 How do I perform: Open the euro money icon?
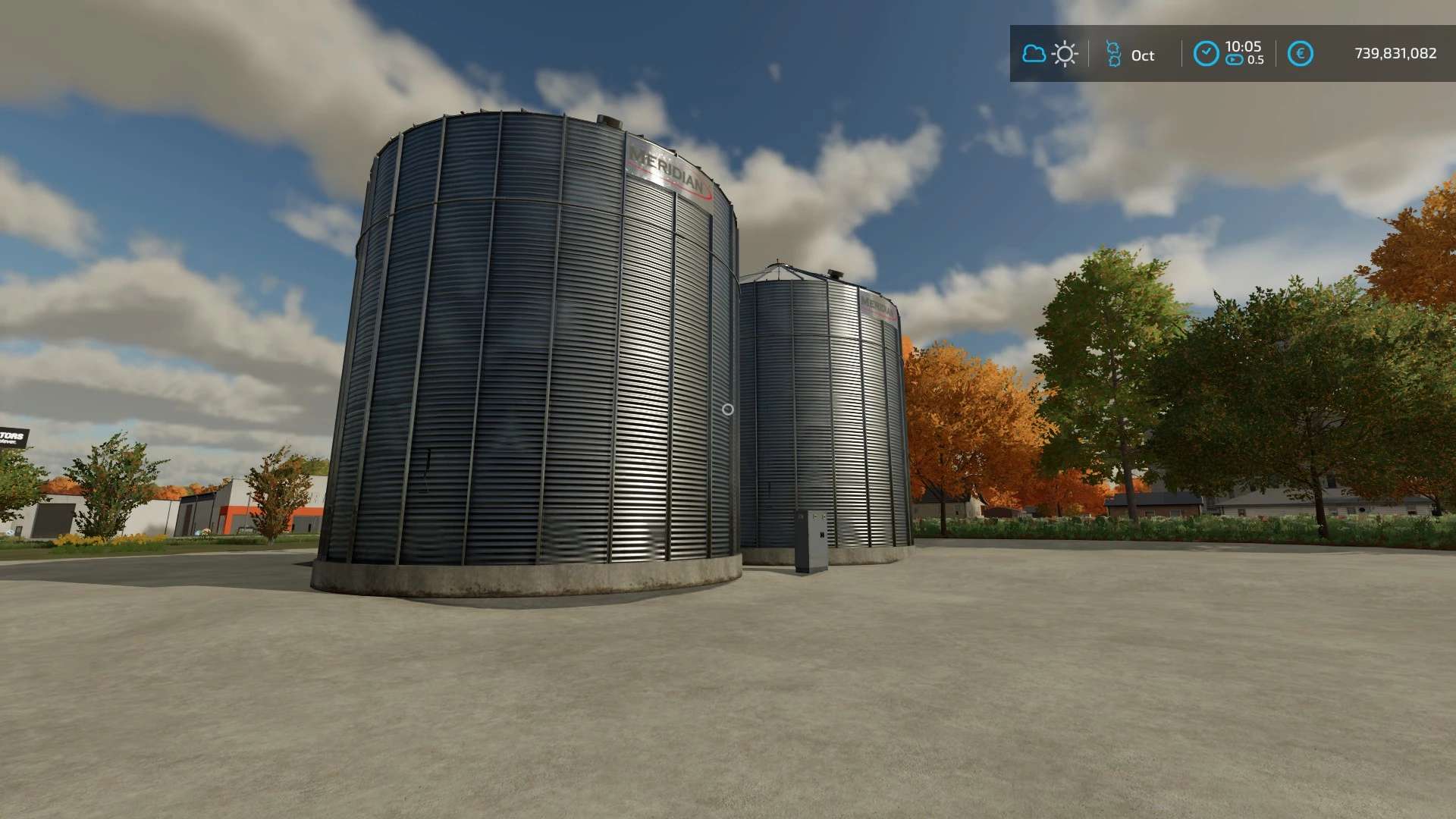click(x=1300, y=54)
